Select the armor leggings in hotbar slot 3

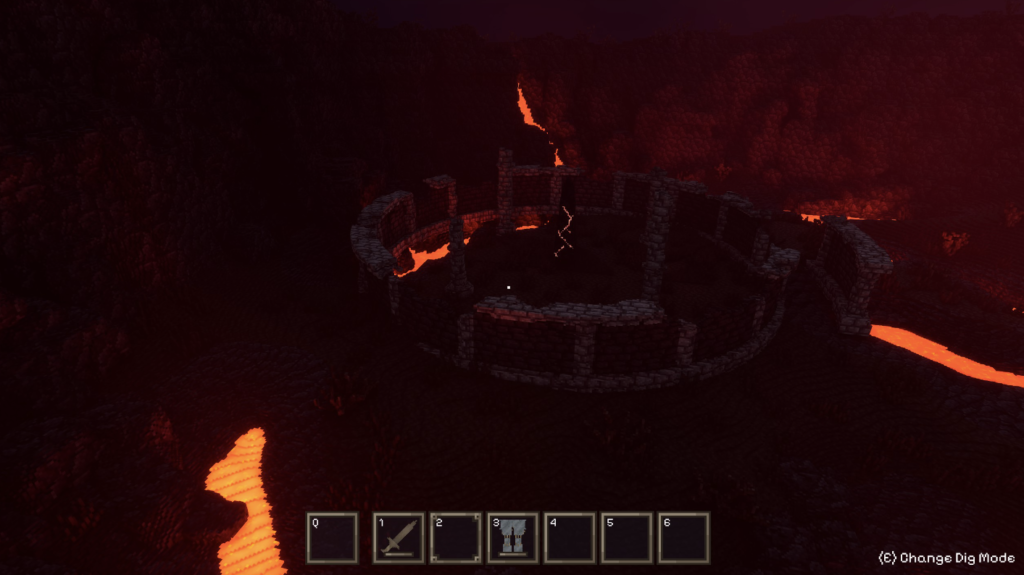pos(513,538)
